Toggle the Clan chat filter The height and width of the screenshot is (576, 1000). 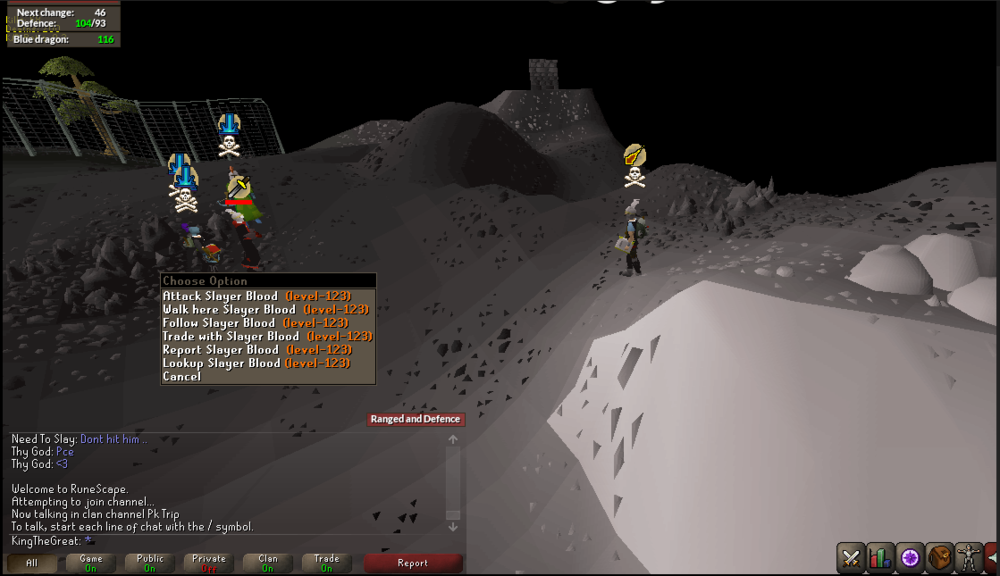268,563
